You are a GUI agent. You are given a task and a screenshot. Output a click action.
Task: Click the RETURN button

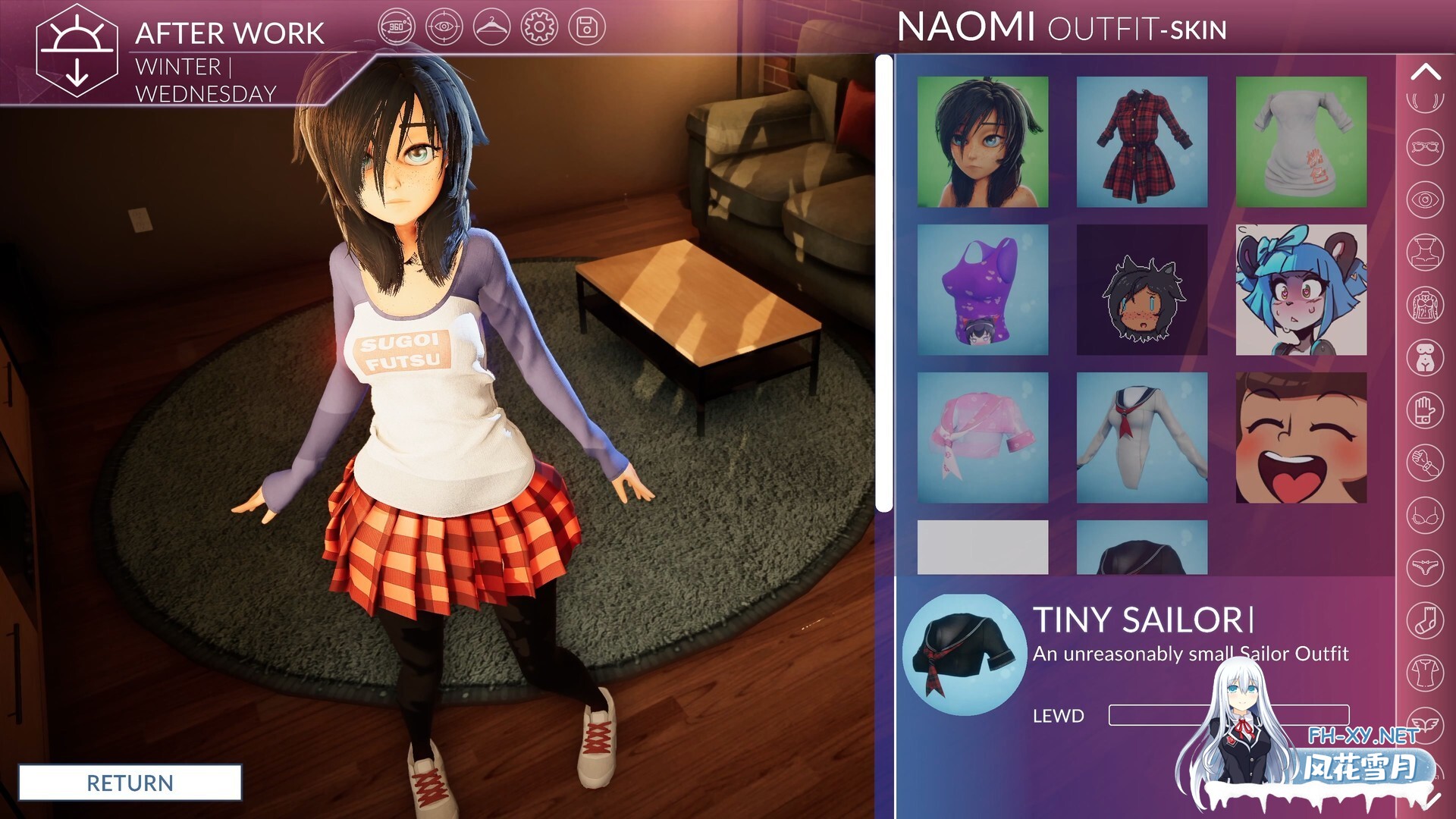[x=129, y=783]
